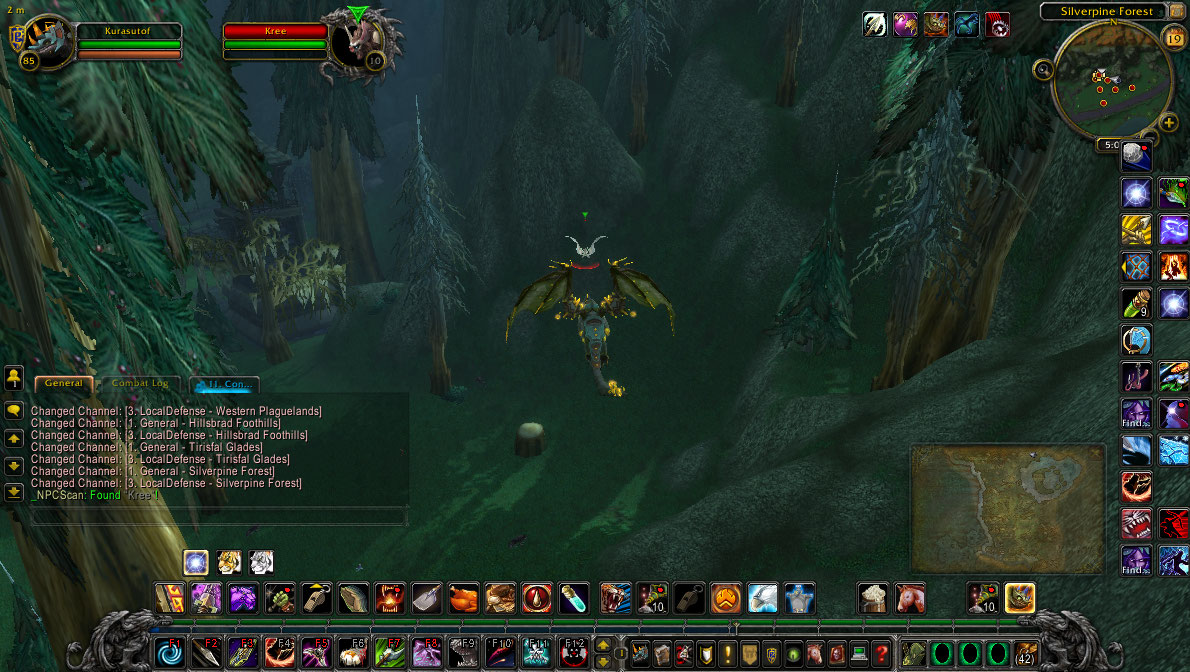Click the world map overlay panel
Viewport: 1190px width, 672px height.
pos(1008,509)
